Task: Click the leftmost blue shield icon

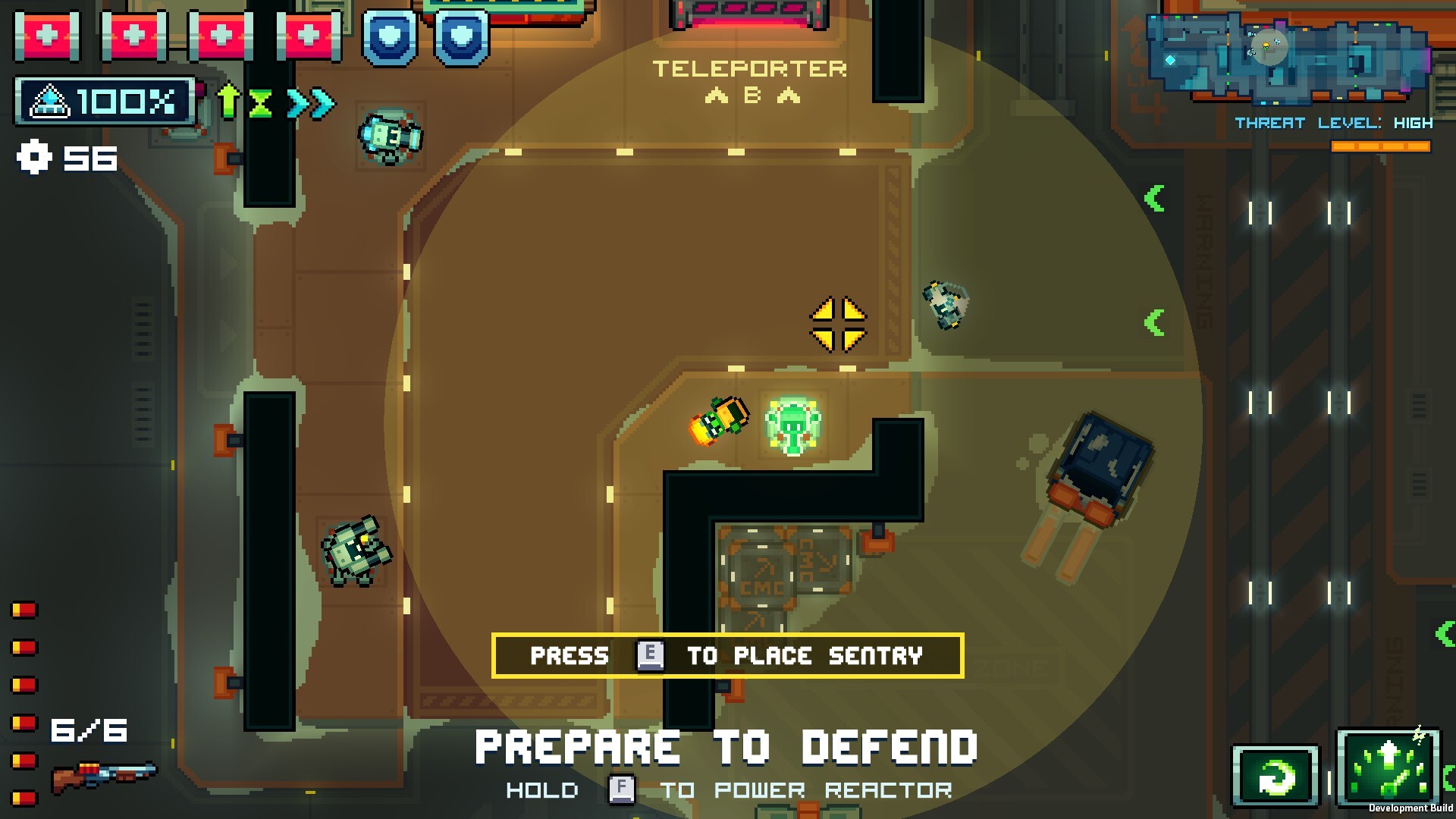Action: [389, 36]
